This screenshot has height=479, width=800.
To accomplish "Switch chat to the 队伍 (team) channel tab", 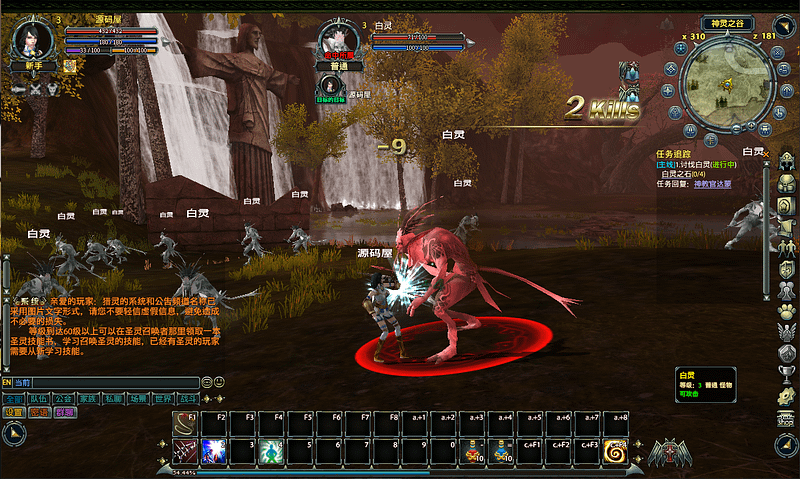I will [x=39, y=397].
